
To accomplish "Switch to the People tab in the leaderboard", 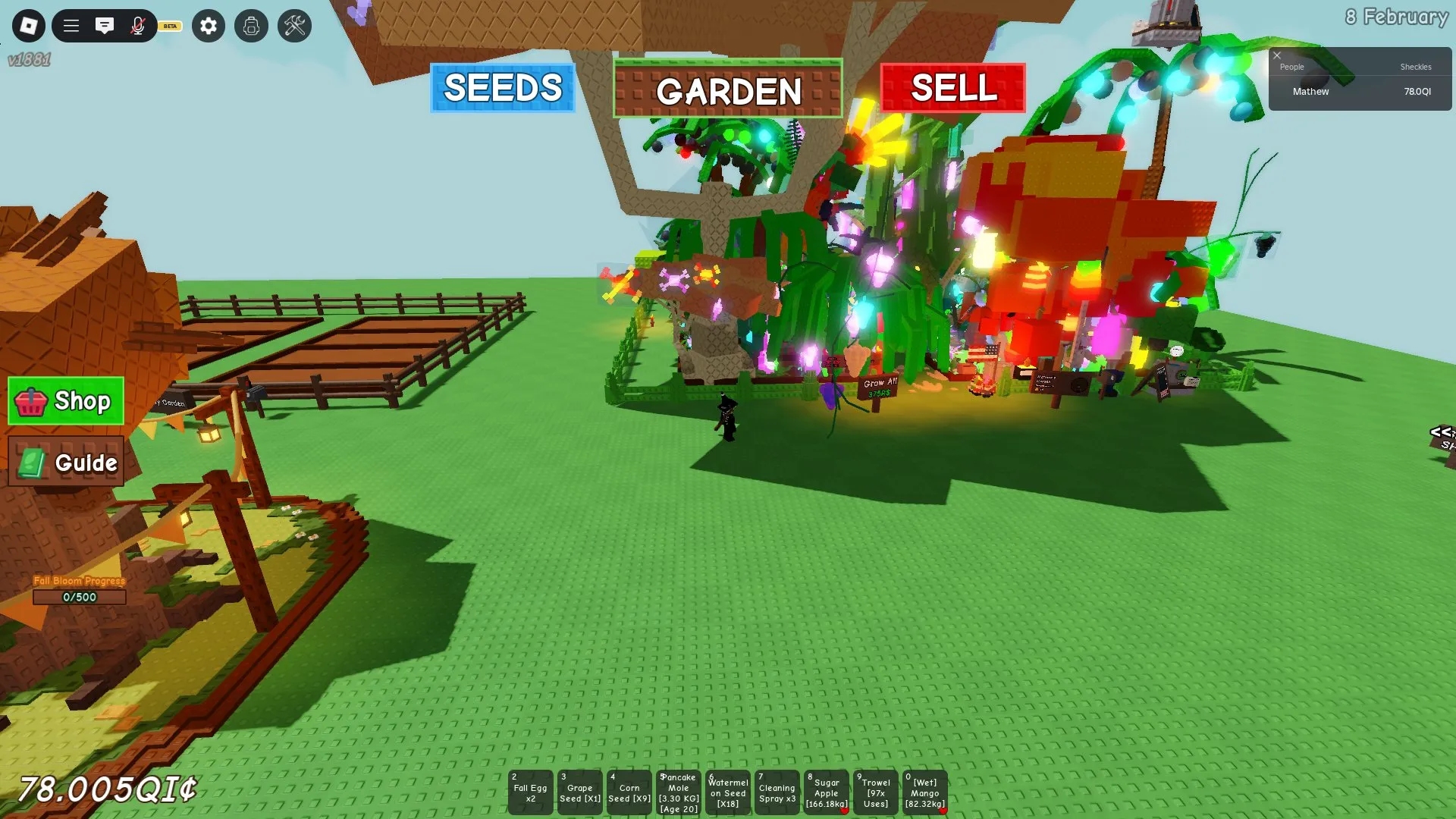I will point(1291,67).
